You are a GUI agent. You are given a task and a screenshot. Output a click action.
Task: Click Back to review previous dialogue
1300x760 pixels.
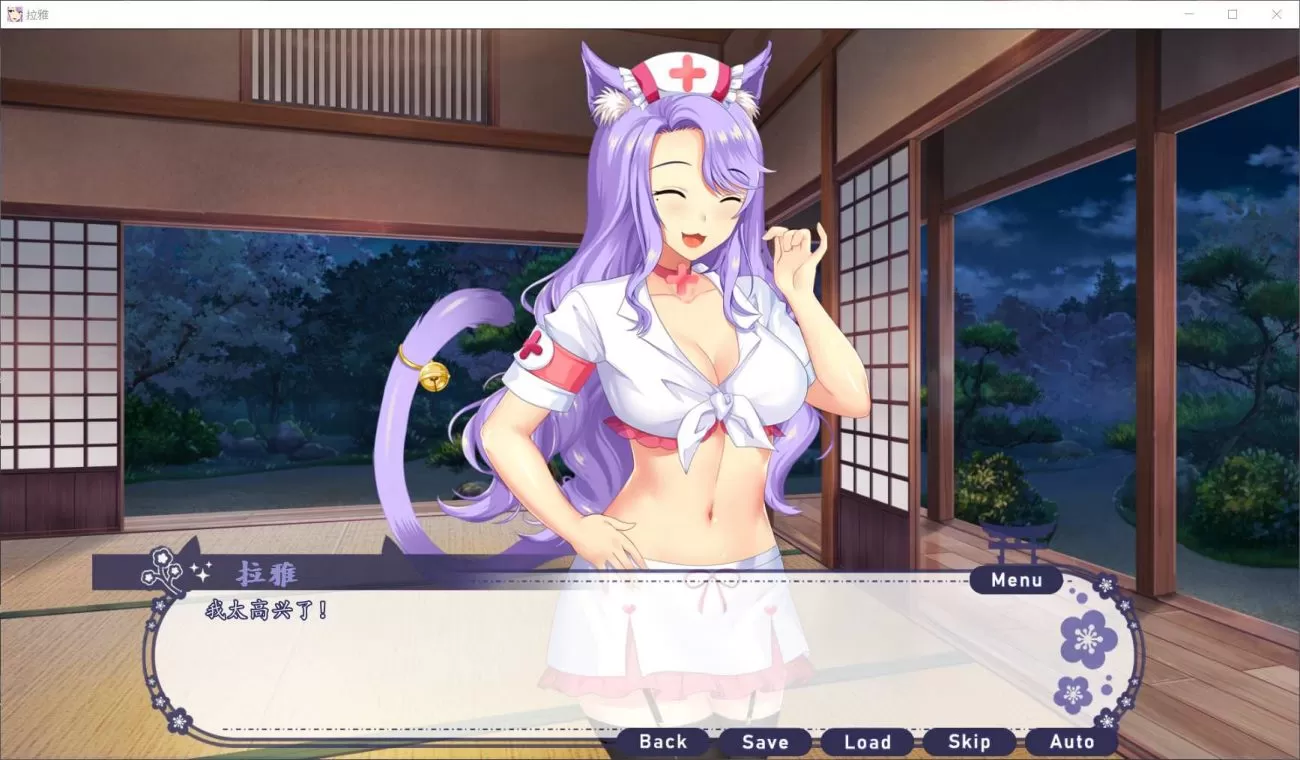pyautogui.click(x=662, y=742)
